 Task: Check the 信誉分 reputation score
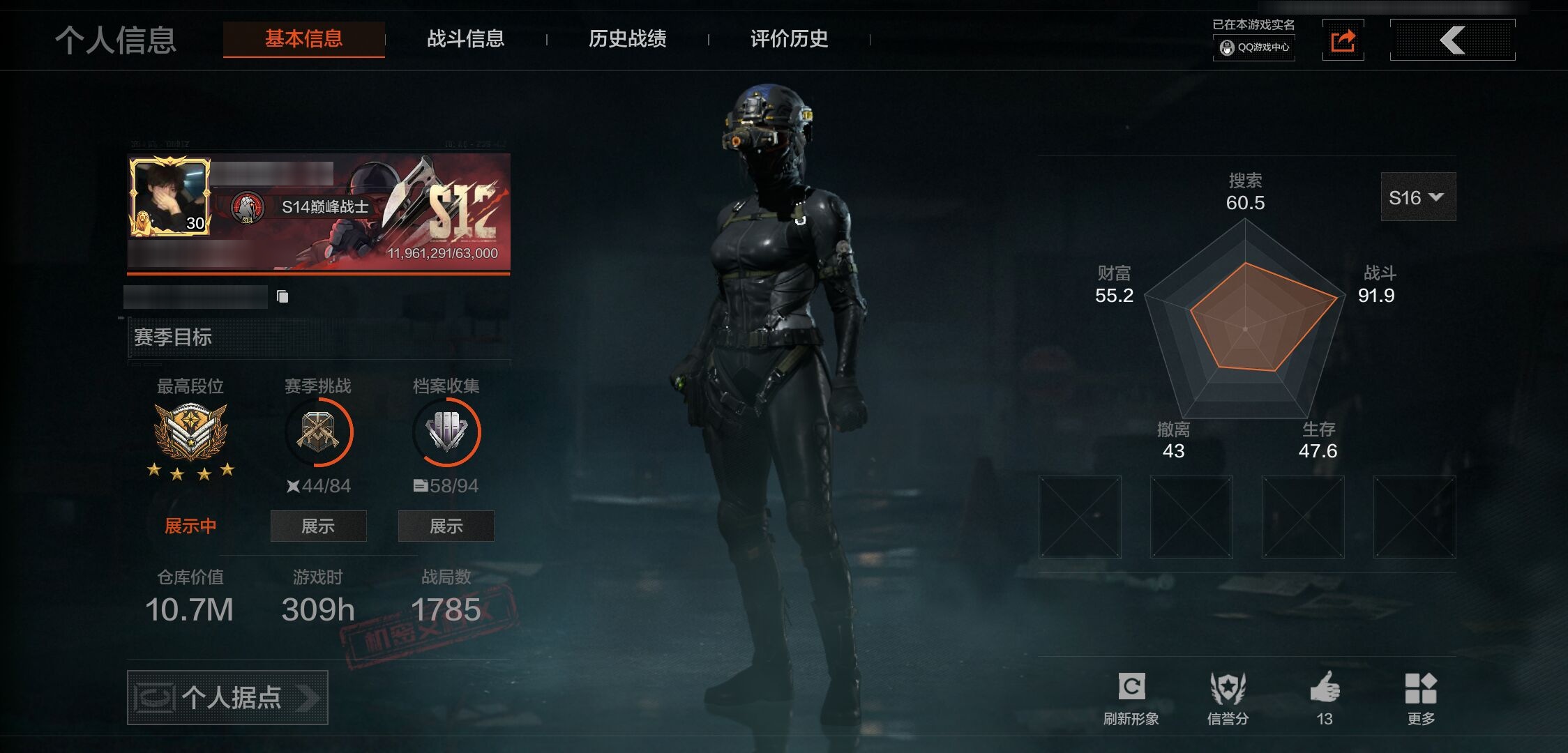(x=1228, y=698)
